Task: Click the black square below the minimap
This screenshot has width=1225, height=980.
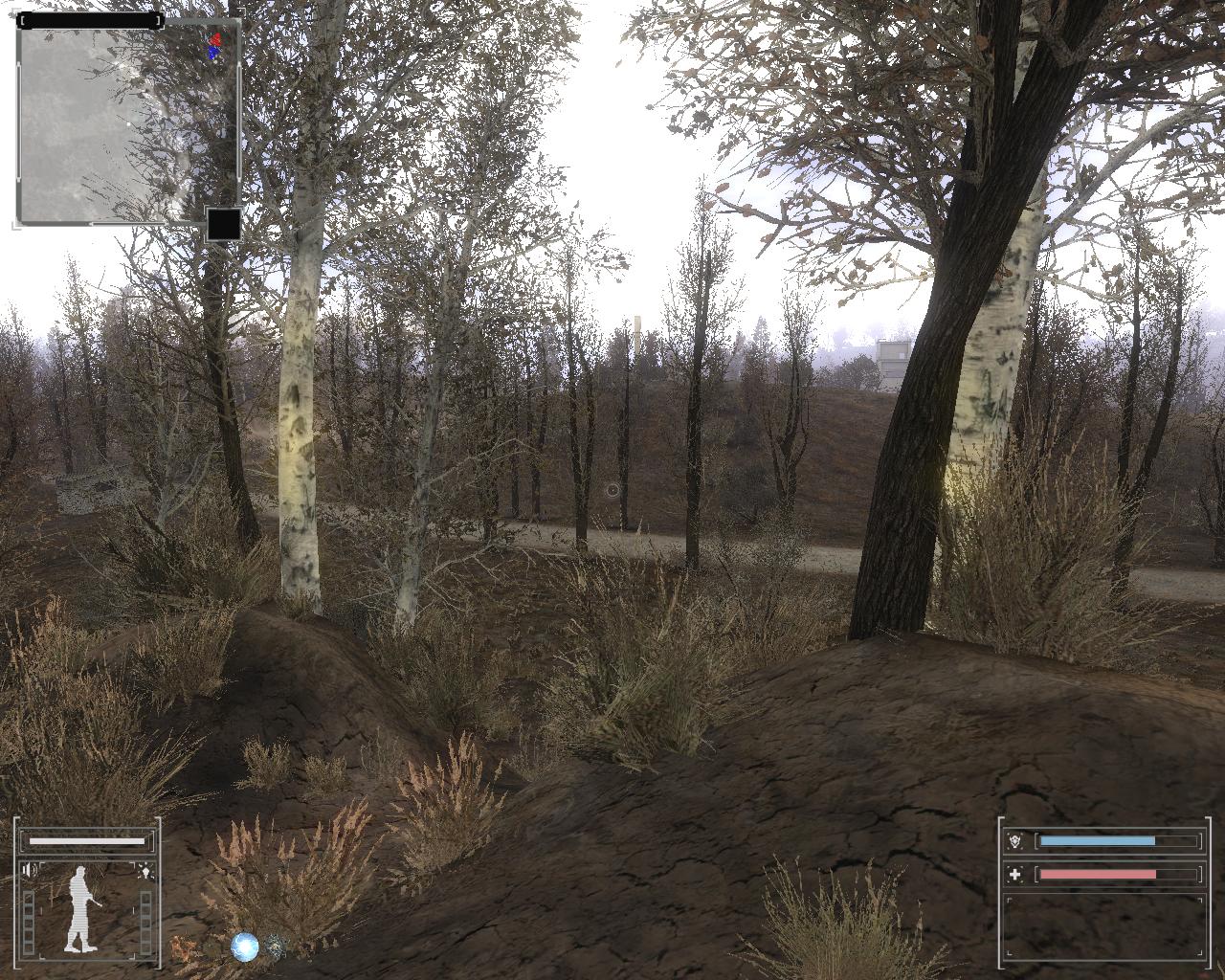Action: [224, 225]
